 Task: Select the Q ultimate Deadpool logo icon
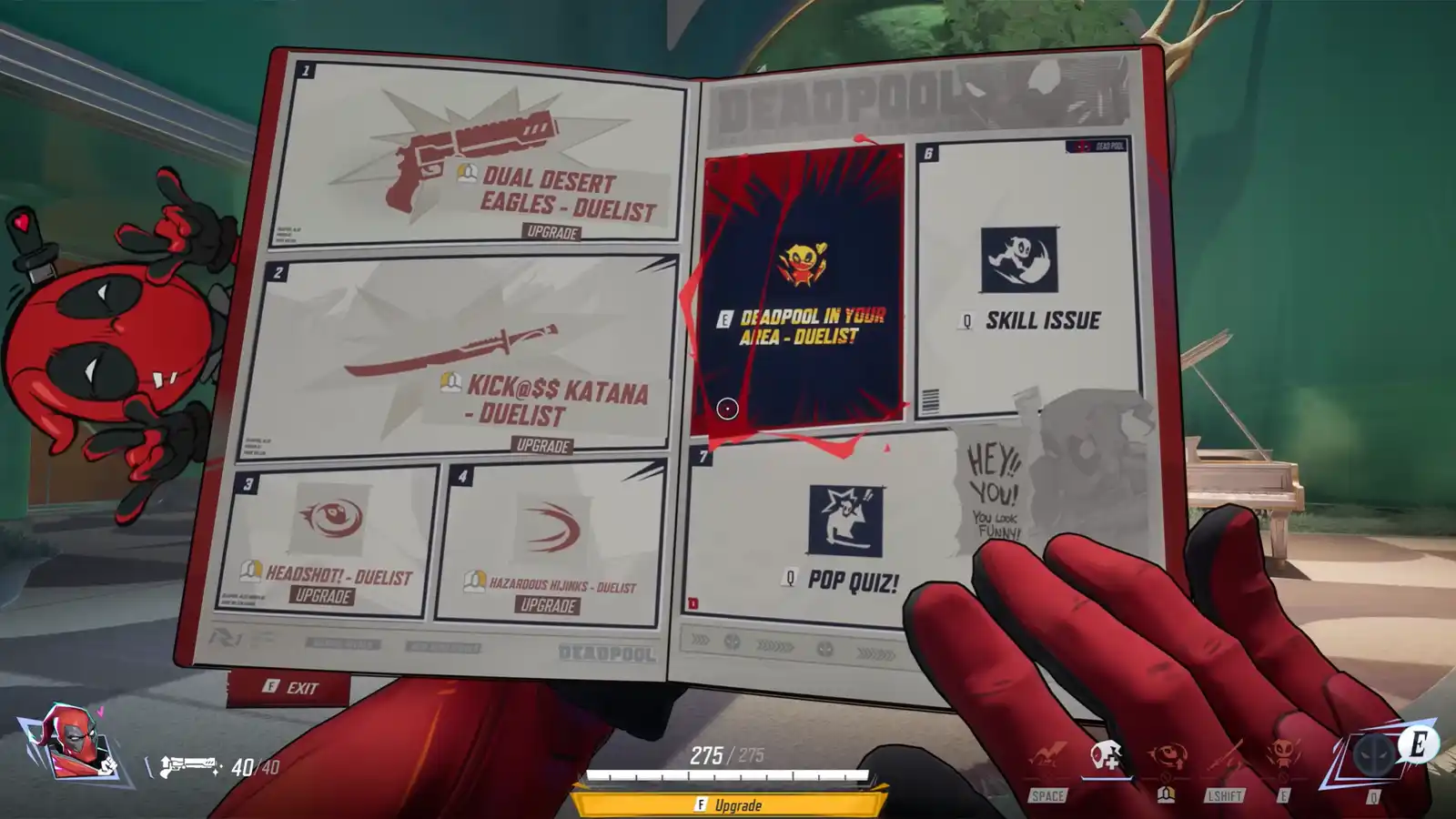tap(1374, 755)
